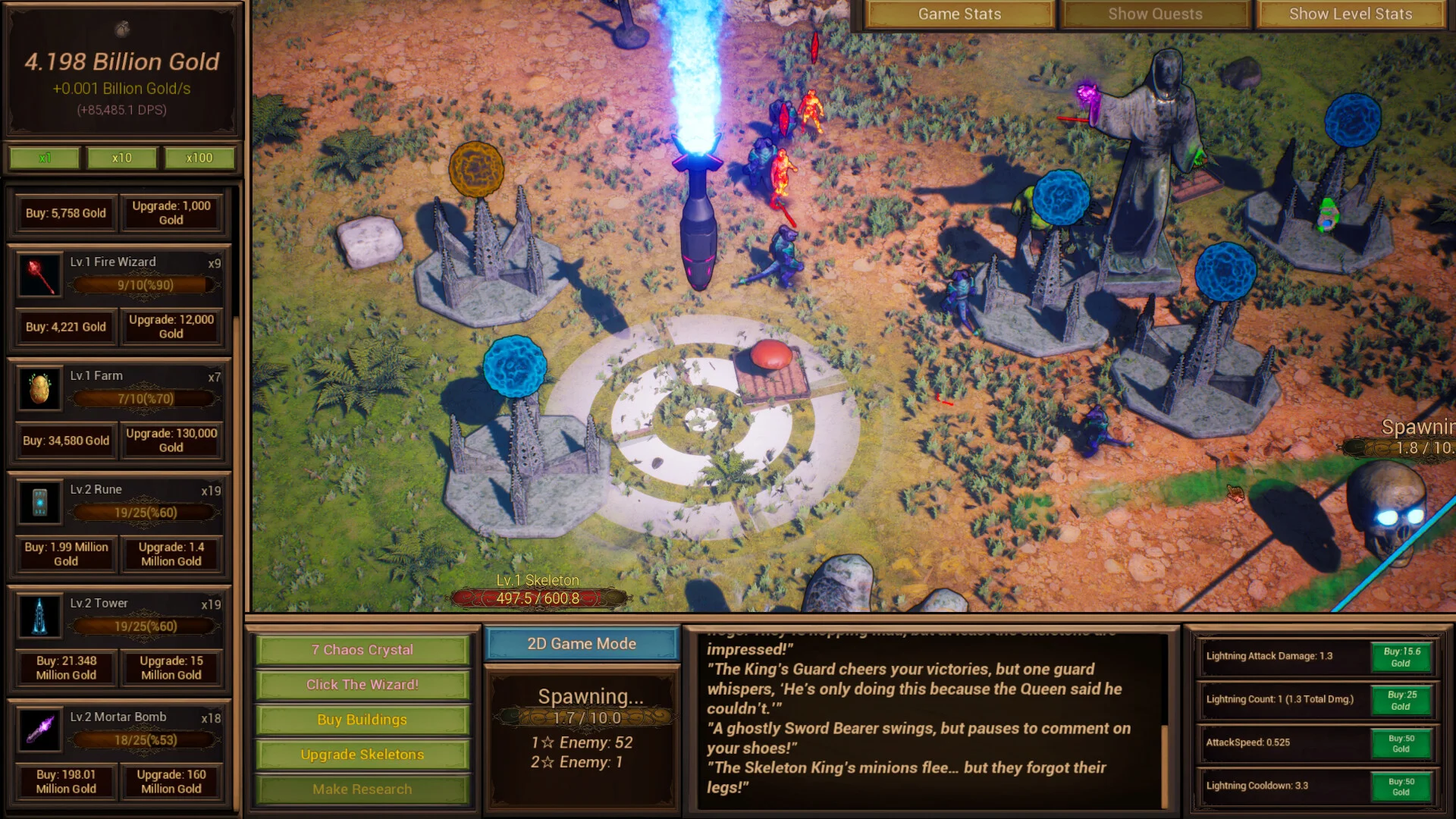Set buy multiplier to x1
This screenshot has width=1456, height=819.
(45, 158)
